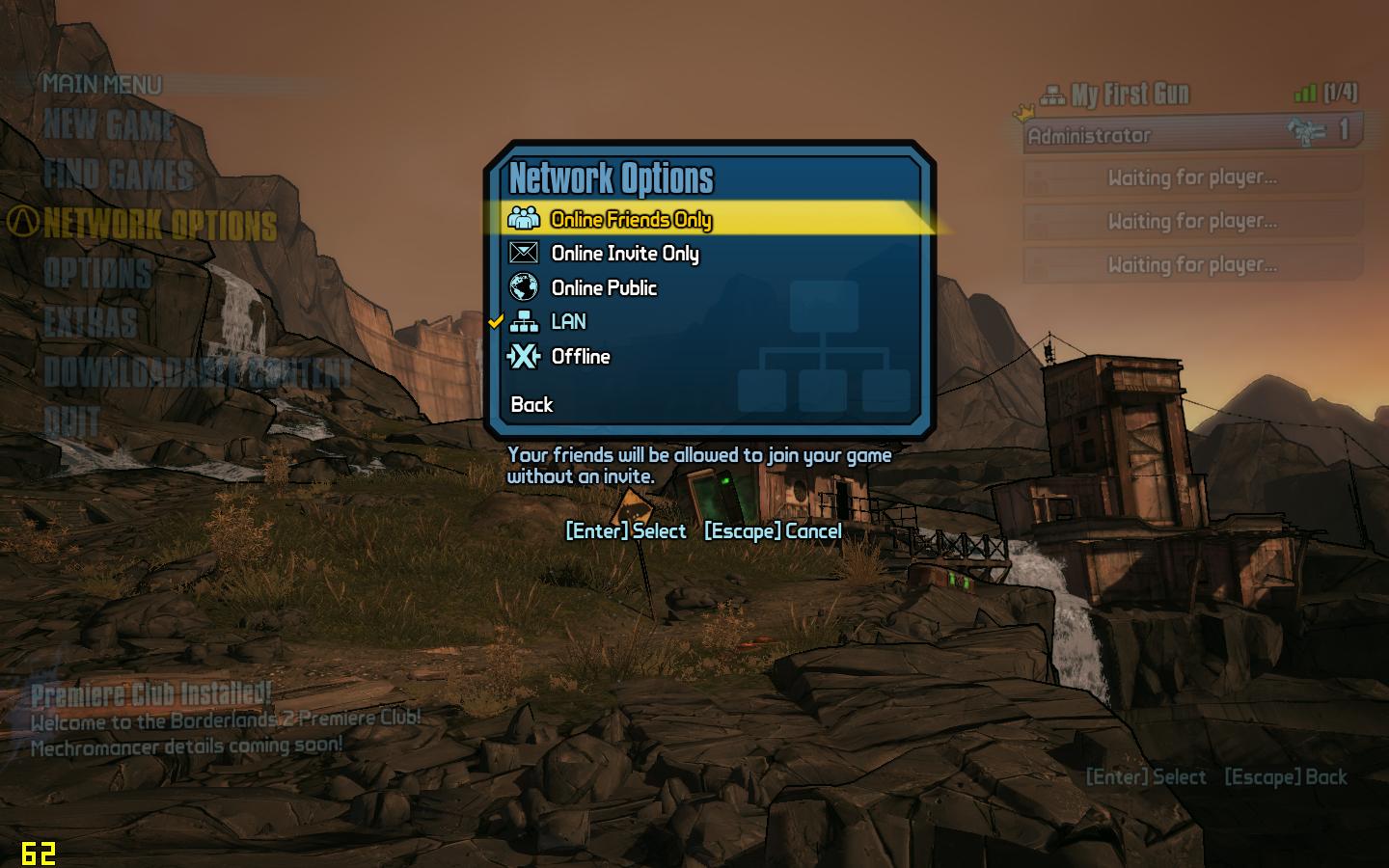This screenshot has height=868, width=1389.
Task: Choose the Online Invite Only option
Action: click(x=624, y=254)
